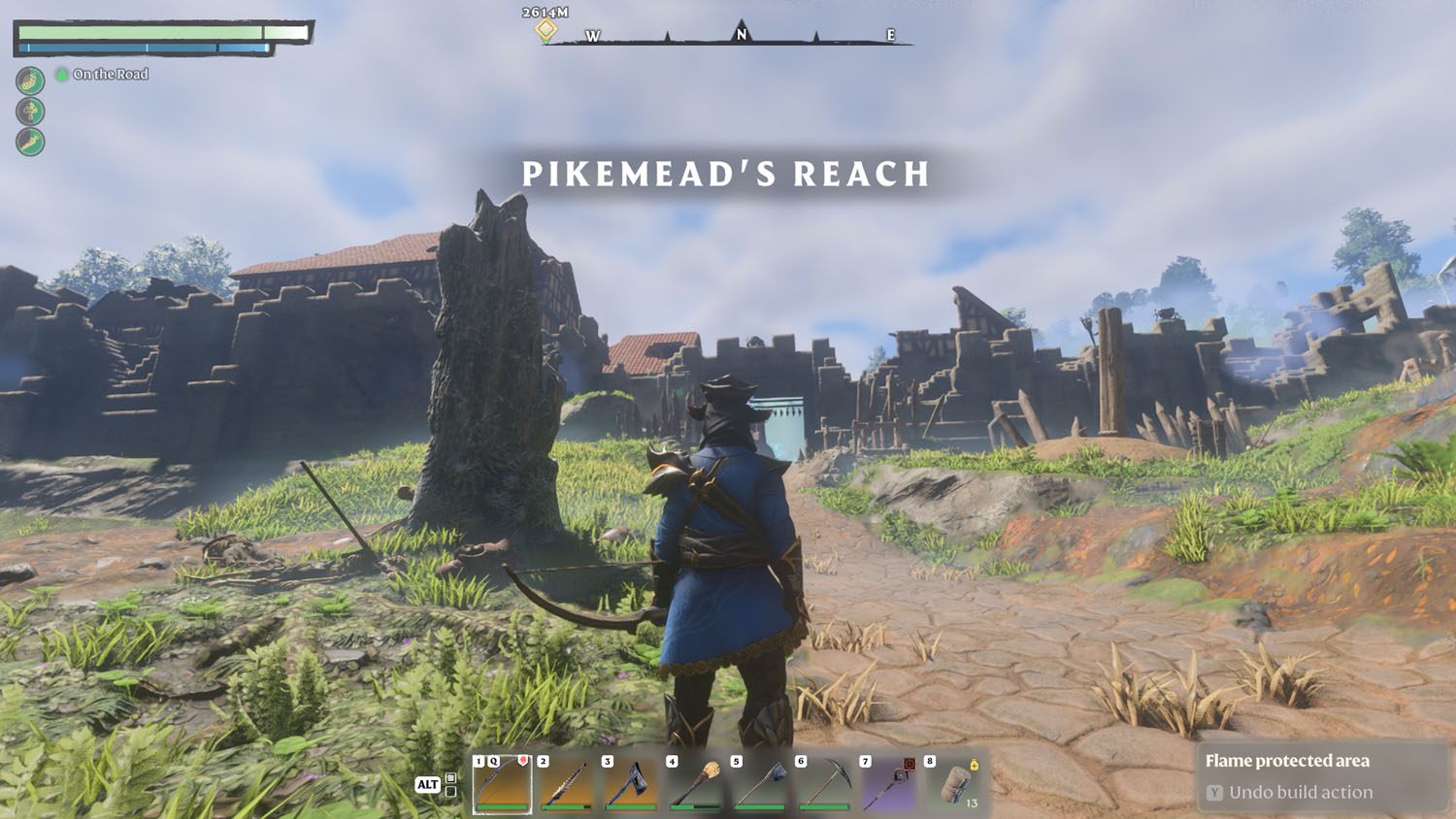Open the middle status effect emblem
This screenshot has width=1456, height=819.
click(29, 112)
